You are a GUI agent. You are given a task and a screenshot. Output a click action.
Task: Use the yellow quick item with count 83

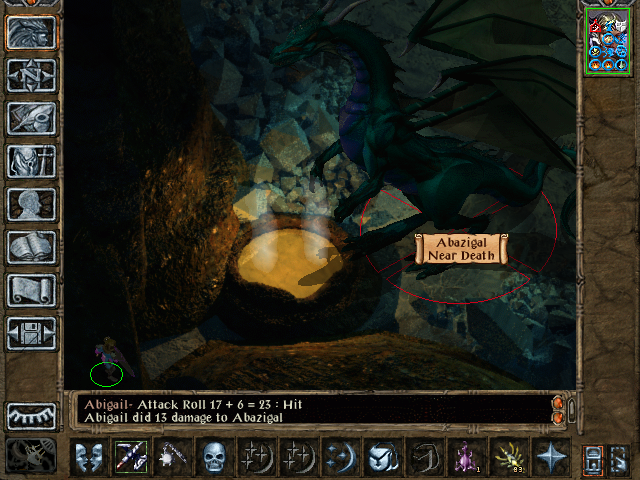509,457
